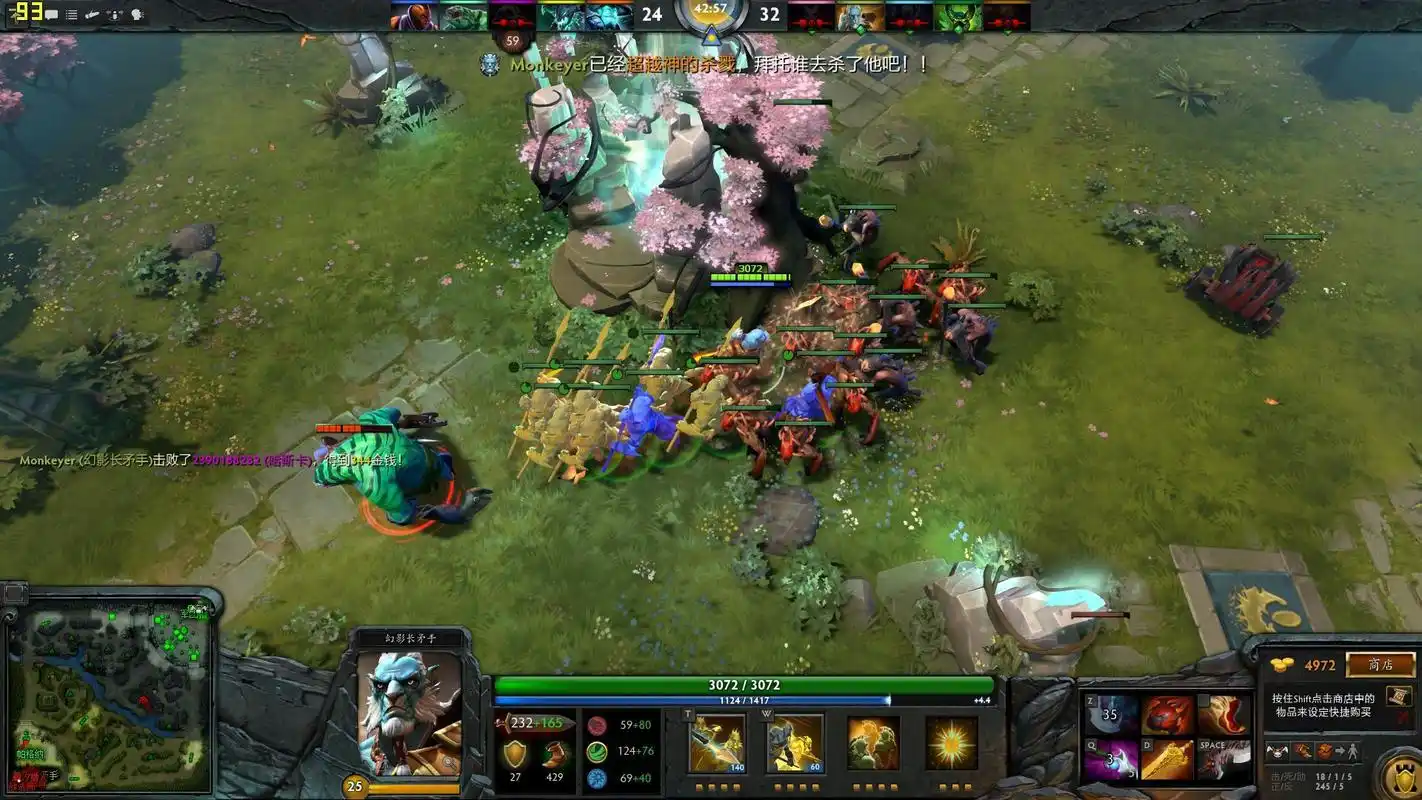
Task: Activate the Doppelganger ability icon
Action: pos(793,743)
